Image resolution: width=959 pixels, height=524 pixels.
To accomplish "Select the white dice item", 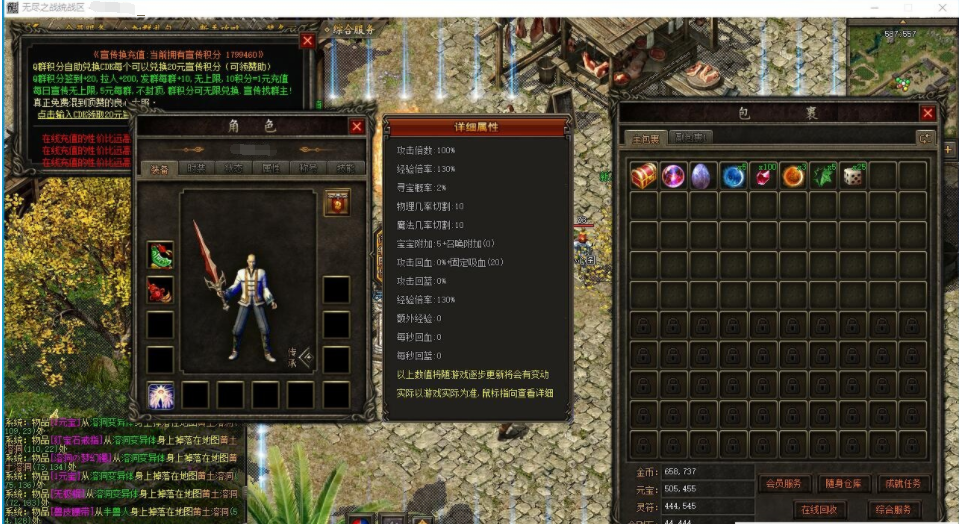I will [x=853, y=176].
